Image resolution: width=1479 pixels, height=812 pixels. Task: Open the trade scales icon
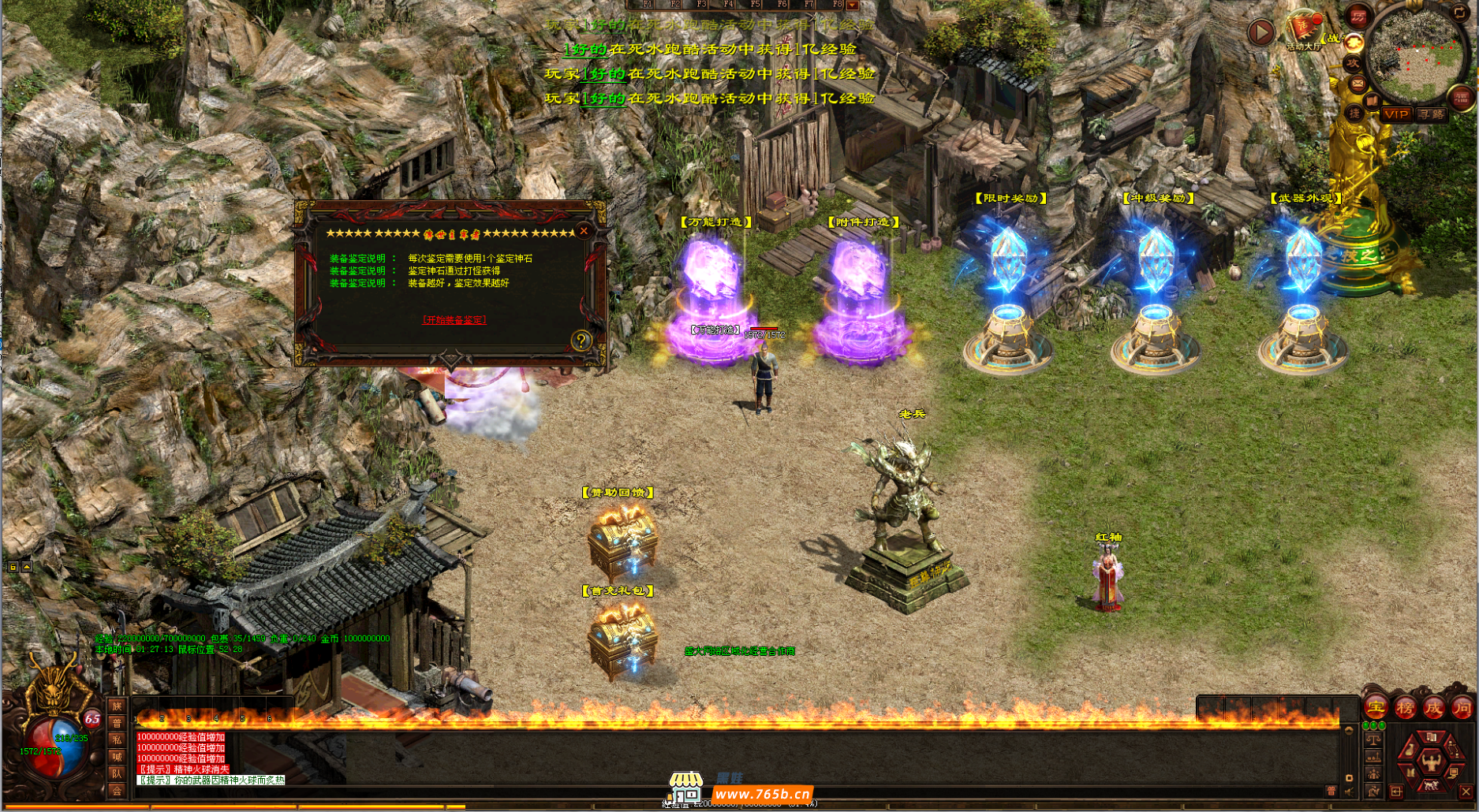1373,740
